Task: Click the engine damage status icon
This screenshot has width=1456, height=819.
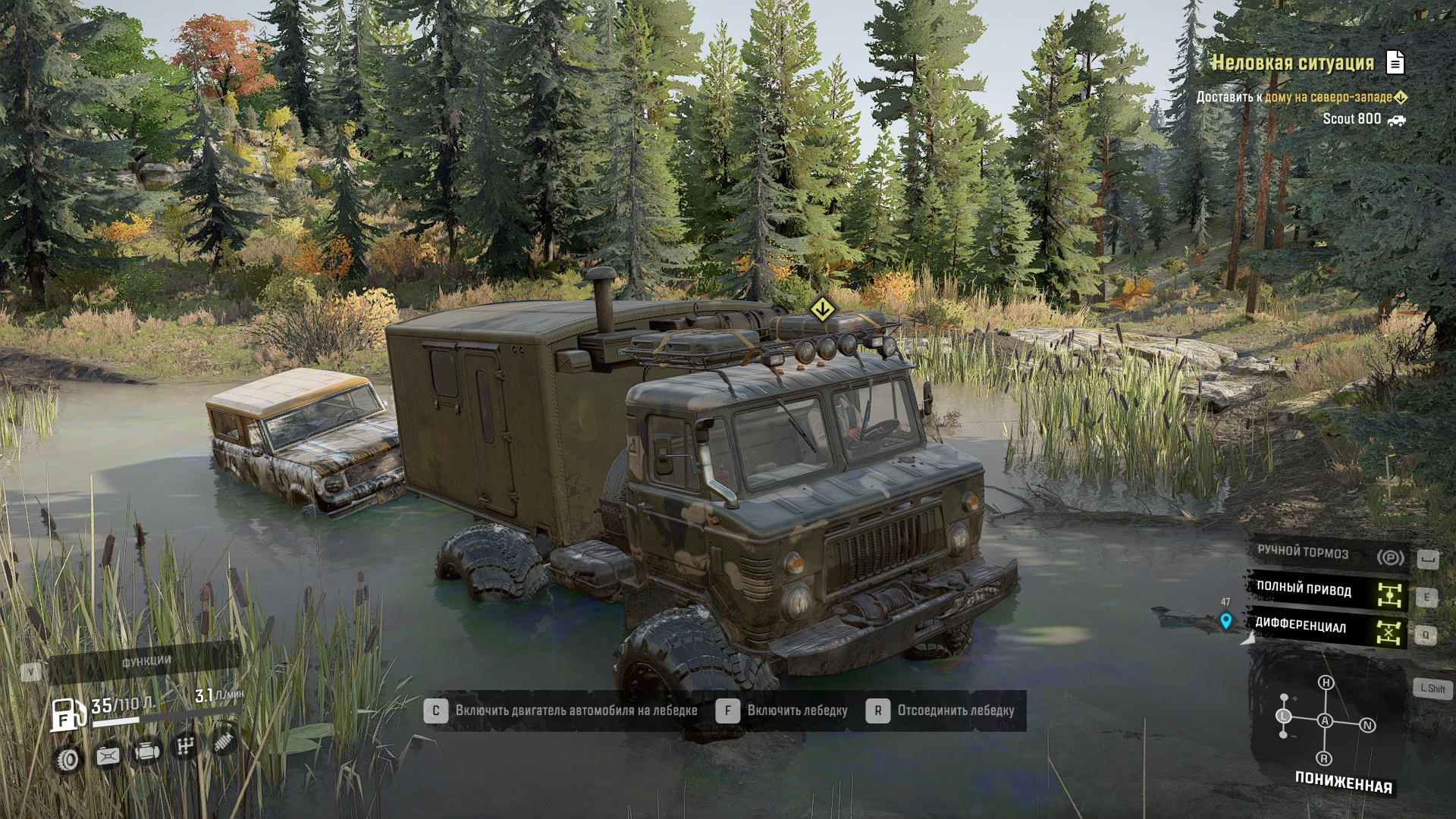Action: pyautogui.click(x=146, y=752)
